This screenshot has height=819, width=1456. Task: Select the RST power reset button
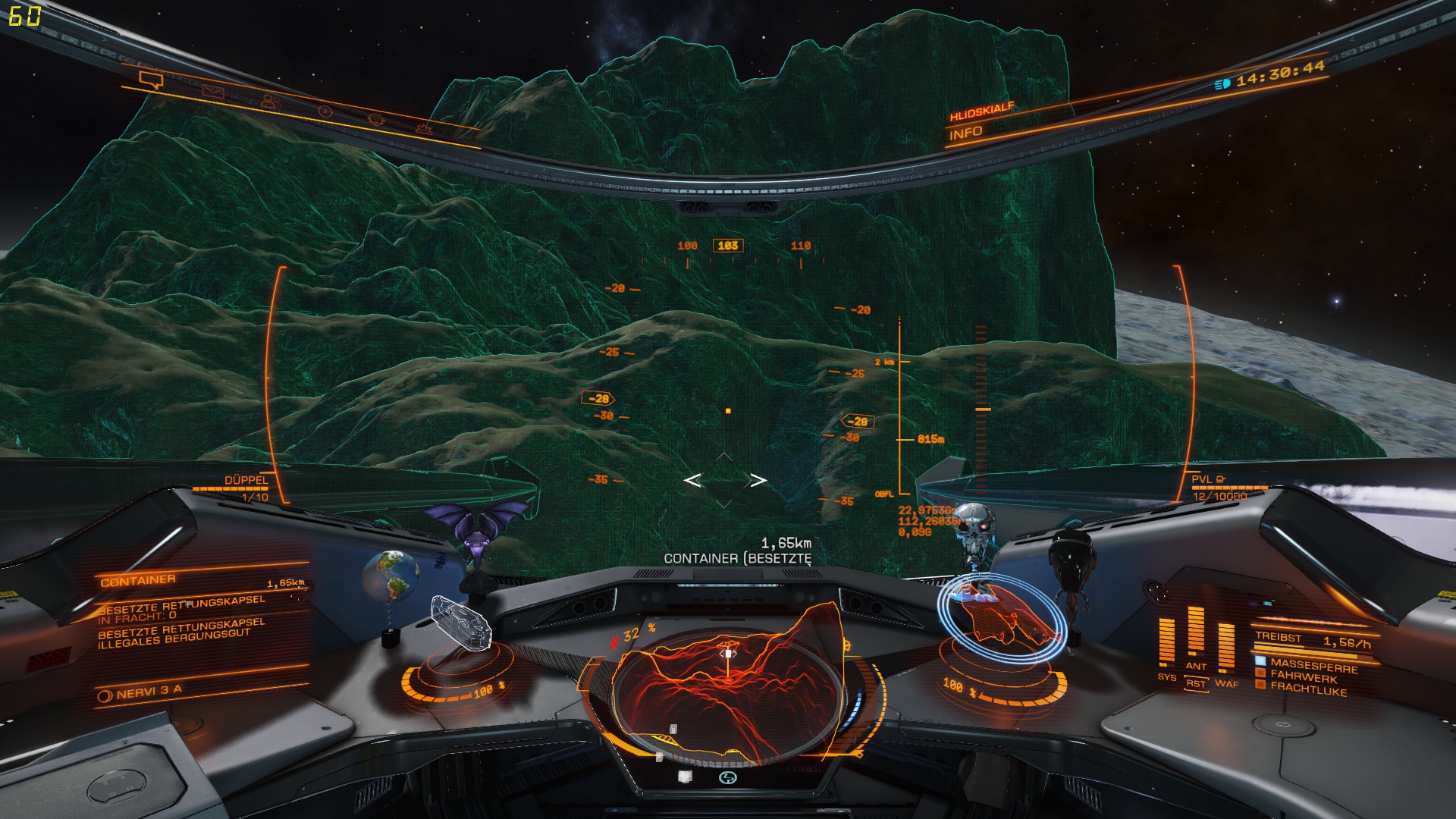pyautogui.click(x=1196, y=682)
